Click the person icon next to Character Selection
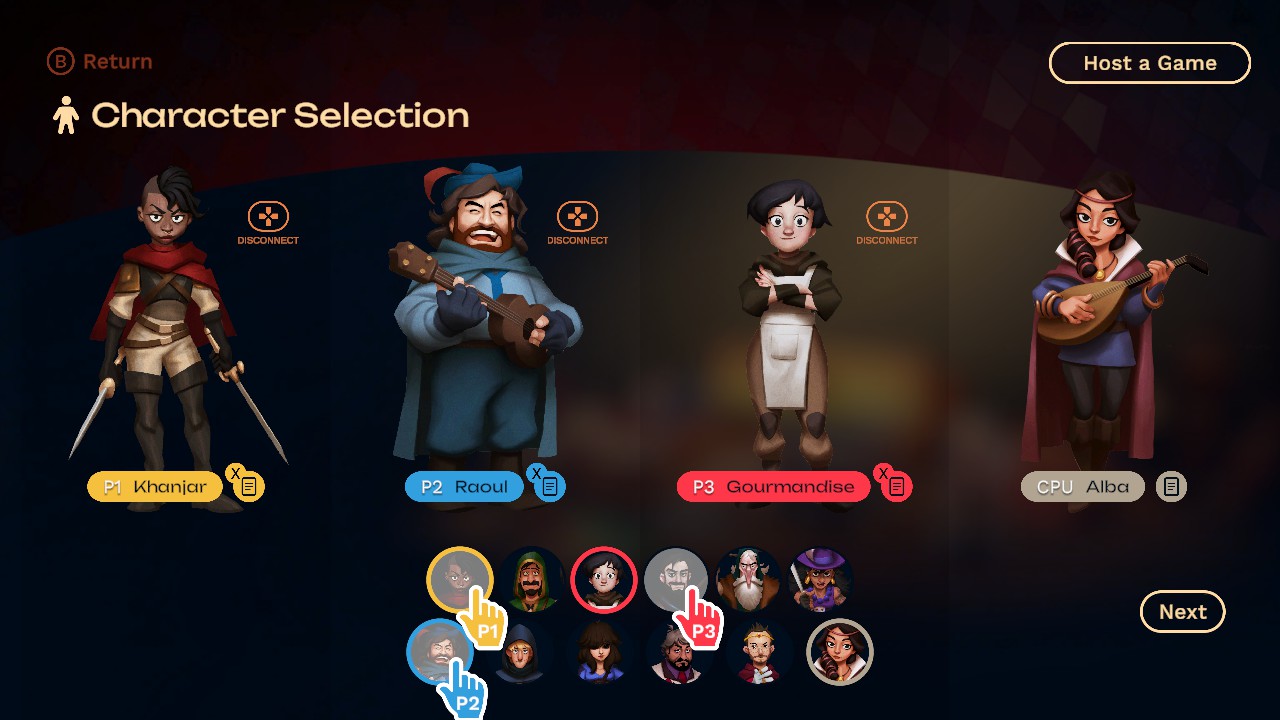The height and width of the screenshot is (720, 1280). pos(65,115)
